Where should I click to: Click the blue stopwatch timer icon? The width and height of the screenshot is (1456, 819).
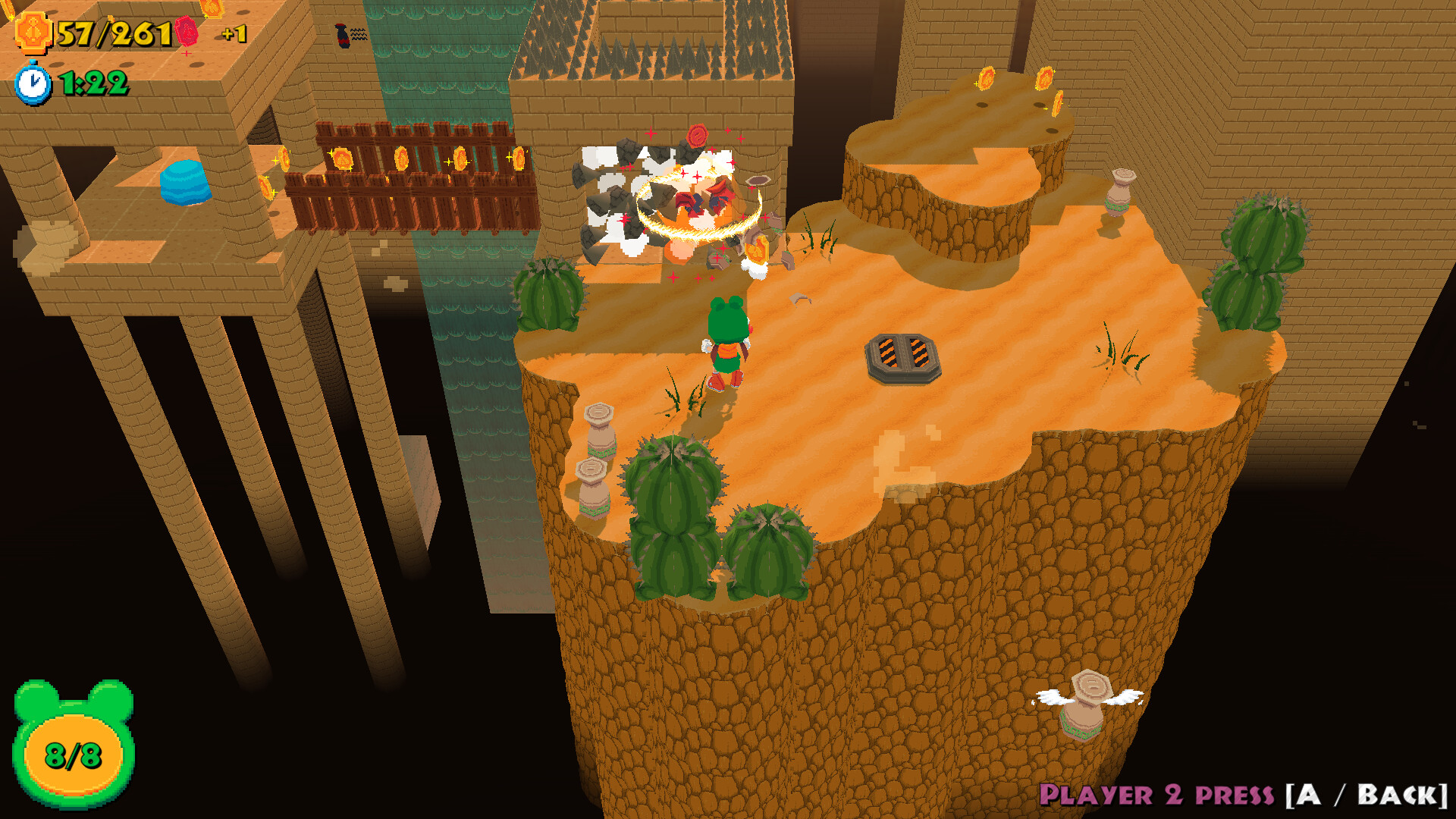pyautogui.click(x=32, y=82)
